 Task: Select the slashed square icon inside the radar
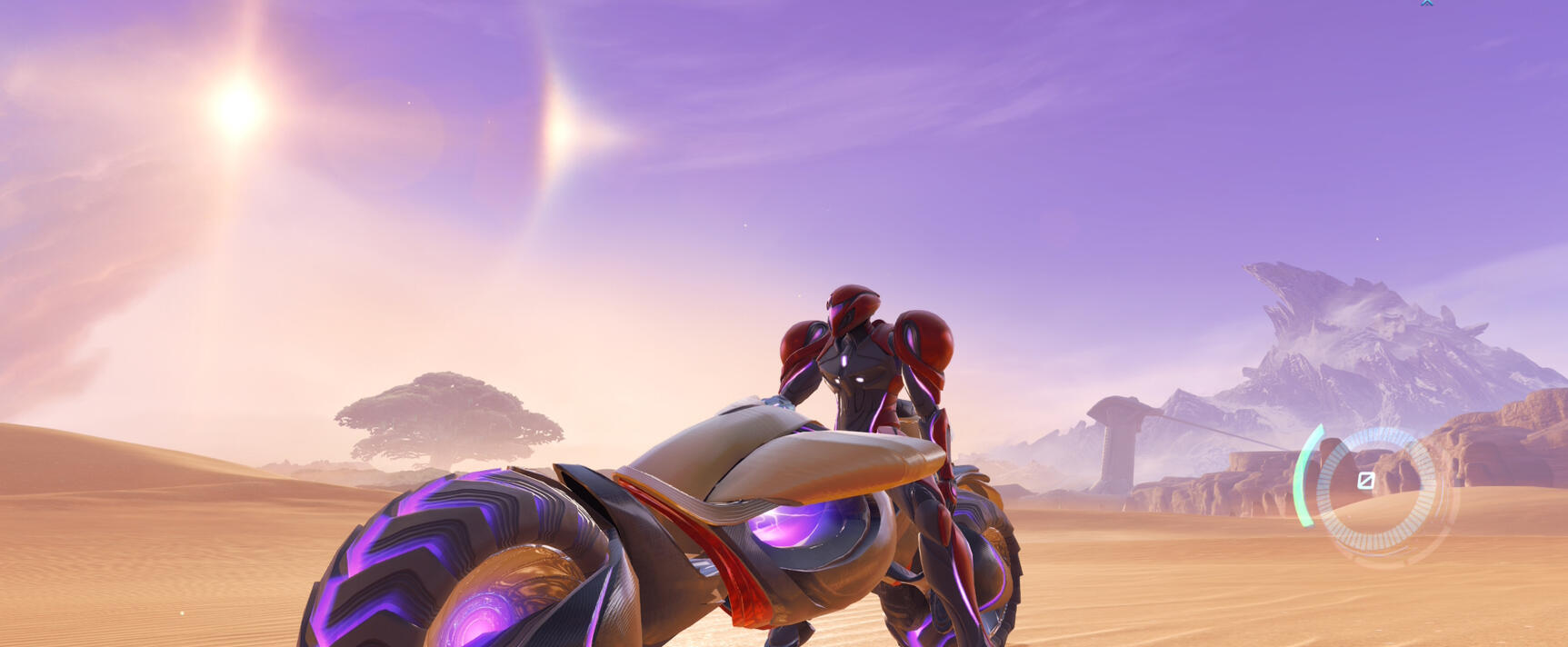click(1365, 481)
